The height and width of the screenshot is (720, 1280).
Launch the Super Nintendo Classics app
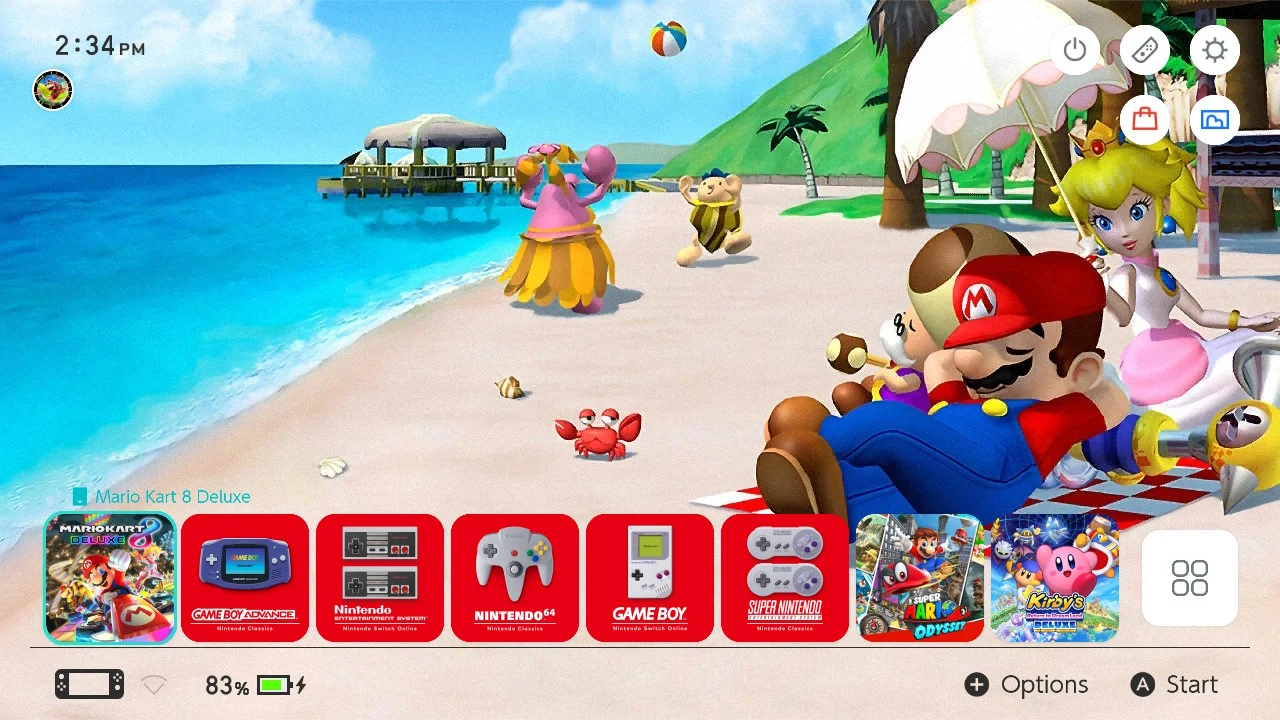pyautogui.click(x=785, y=578)
